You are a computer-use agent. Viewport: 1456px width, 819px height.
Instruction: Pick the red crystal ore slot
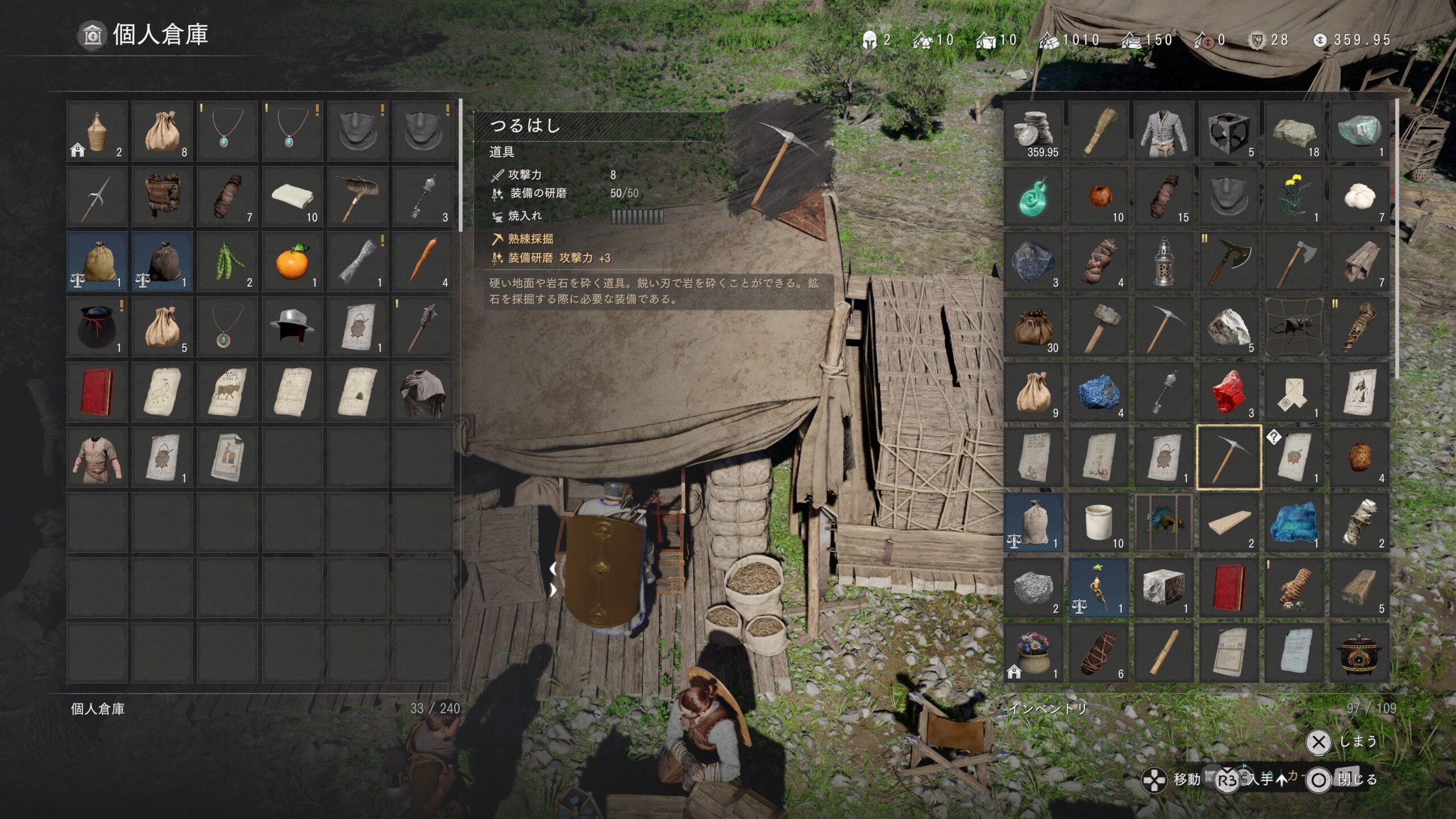click(1229, 392)
